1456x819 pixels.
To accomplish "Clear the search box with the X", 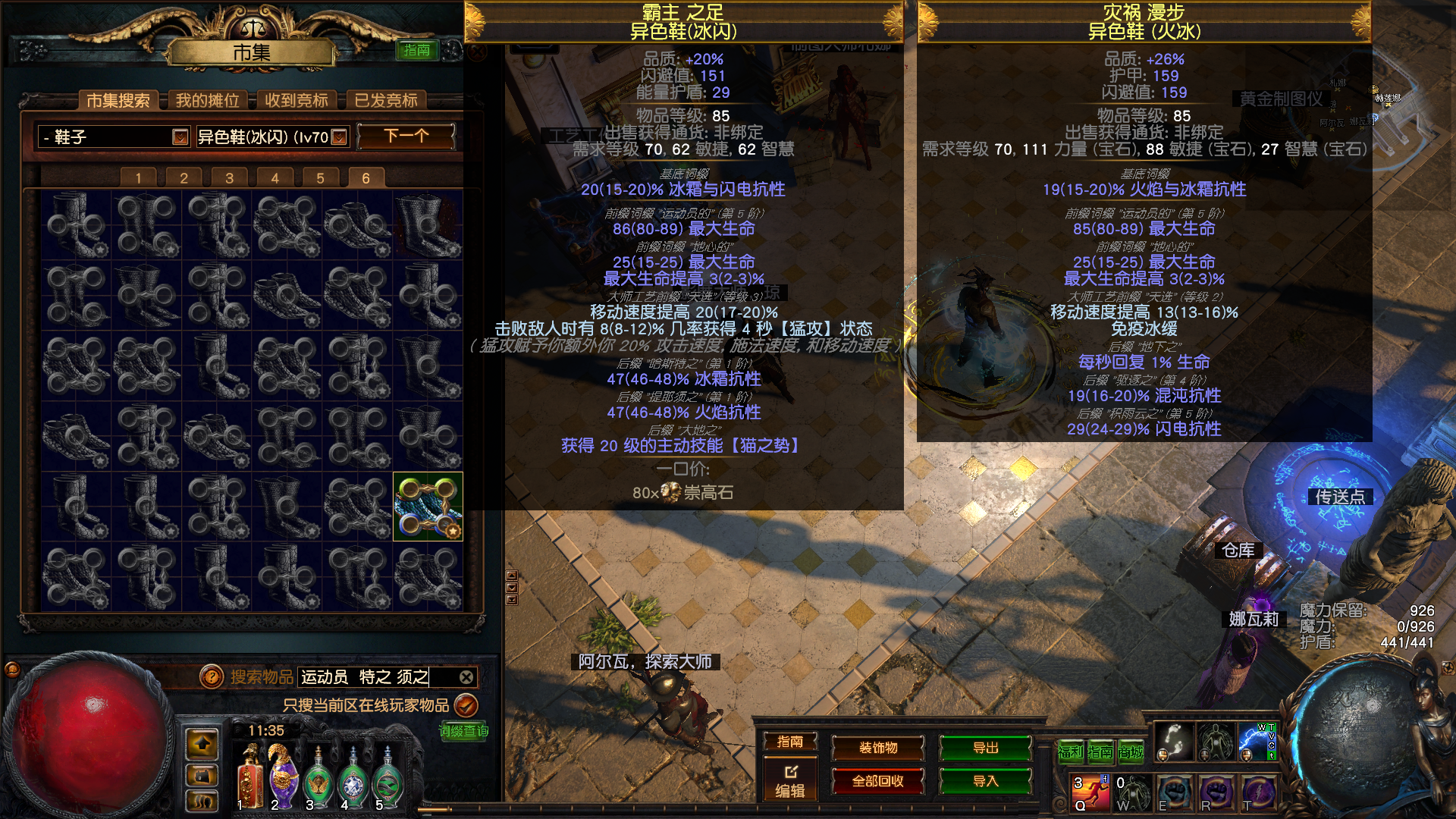I will tap(466, 676).
